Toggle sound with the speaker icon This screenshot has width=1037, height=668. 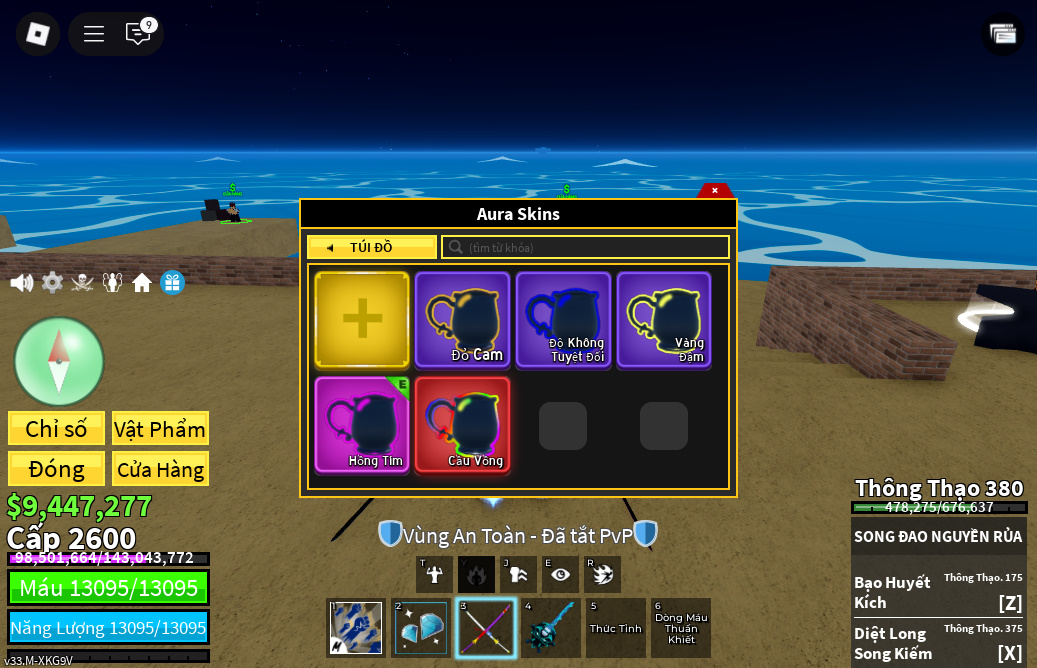(x=21, y=283)
